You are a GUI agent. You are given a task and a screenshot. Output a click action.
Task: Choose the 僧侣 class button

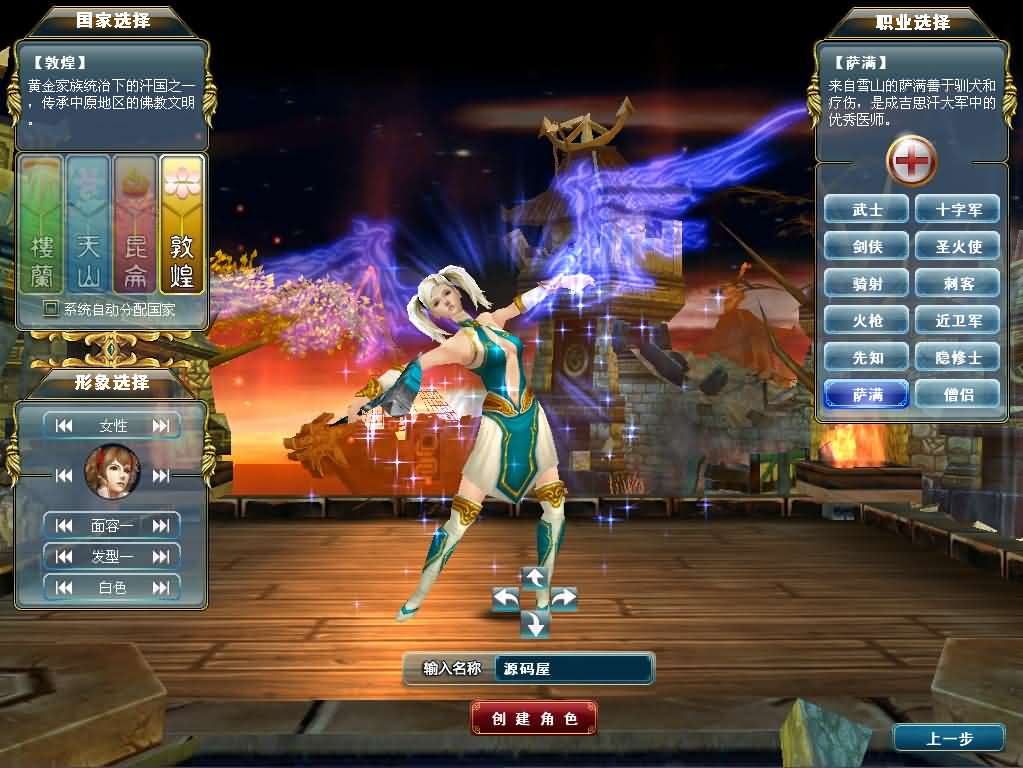coord(957,394)
